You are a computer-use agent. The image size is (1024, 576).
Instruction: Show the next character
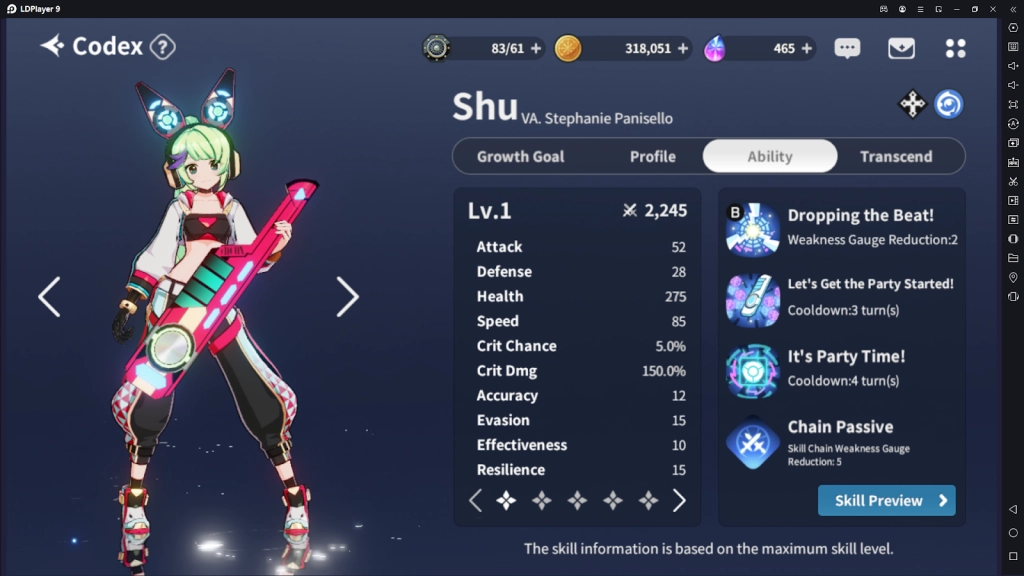[347, 297]
